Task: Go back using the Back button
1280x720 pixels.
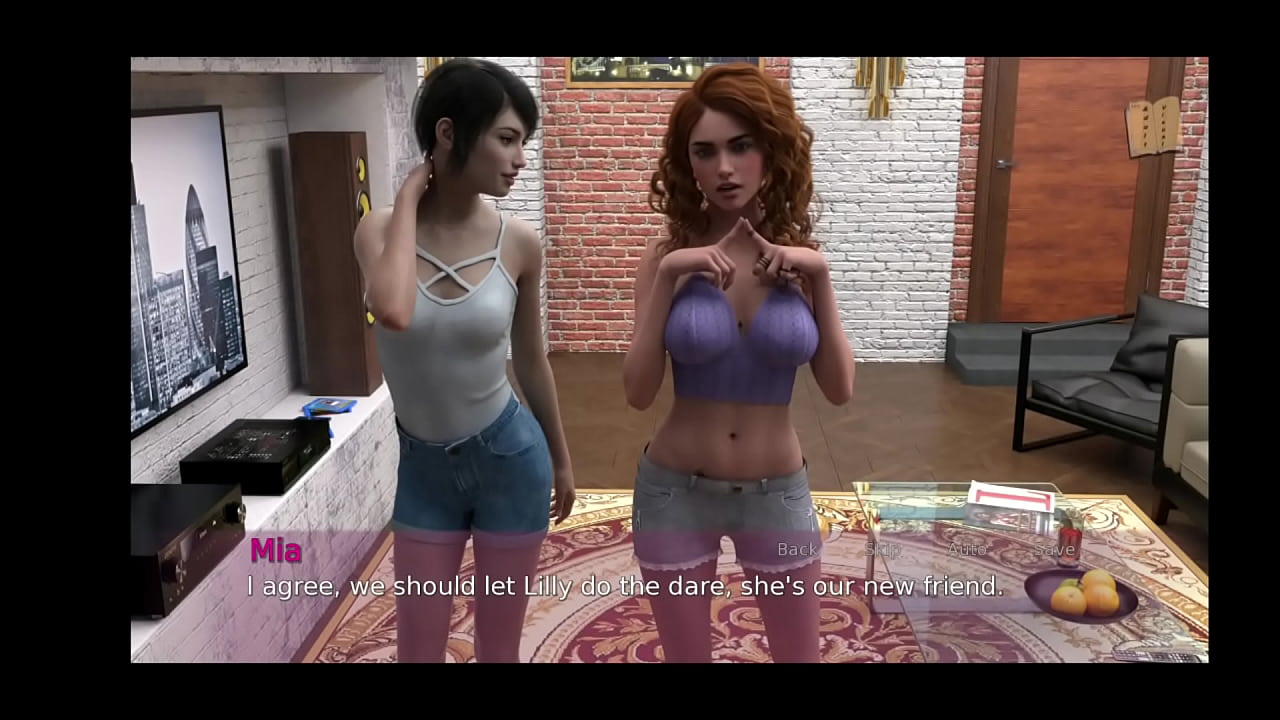Action: (x=797, y=549)
